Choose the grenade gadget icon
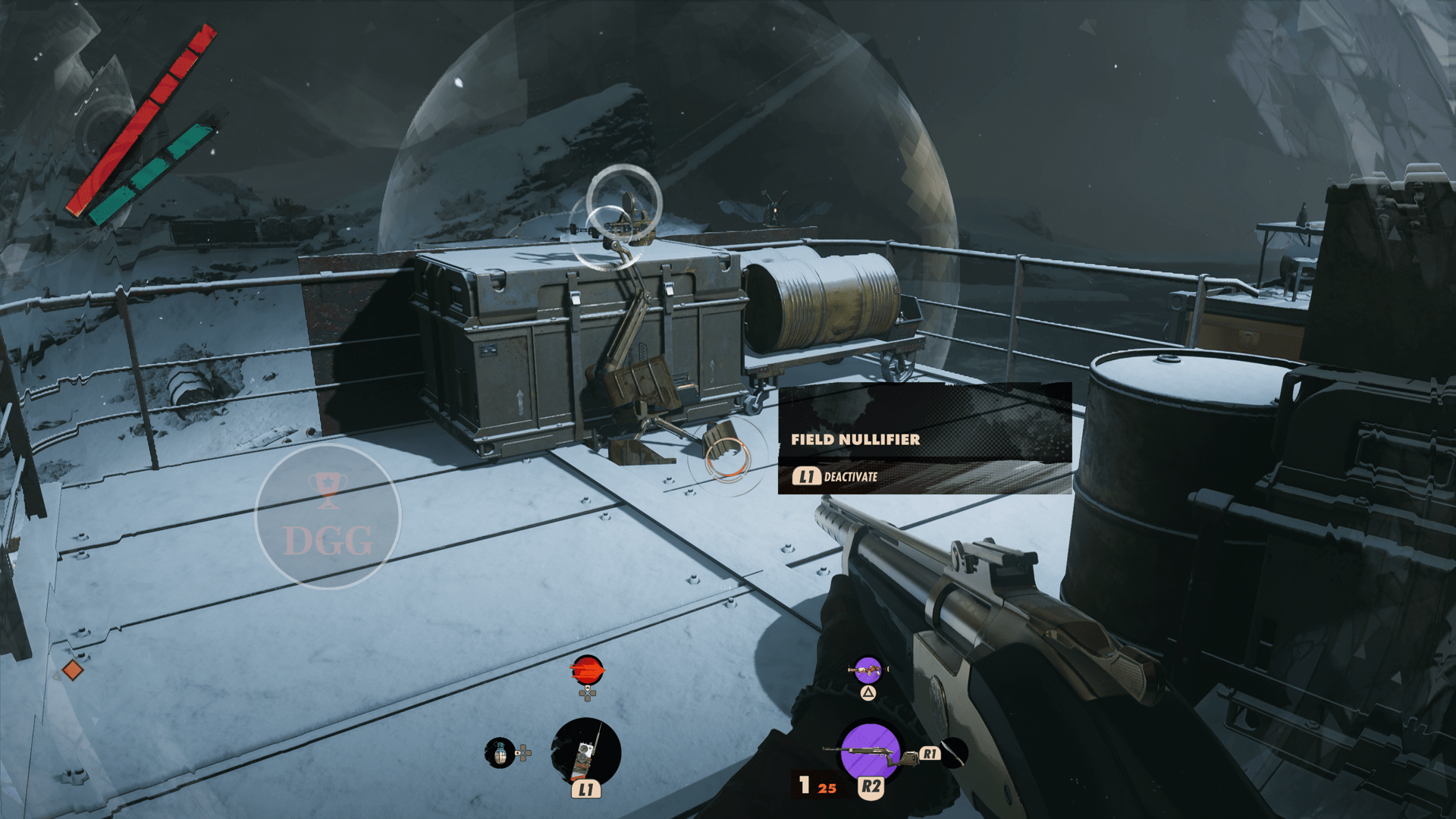The image size is (1456, 819). pos(500,753)
